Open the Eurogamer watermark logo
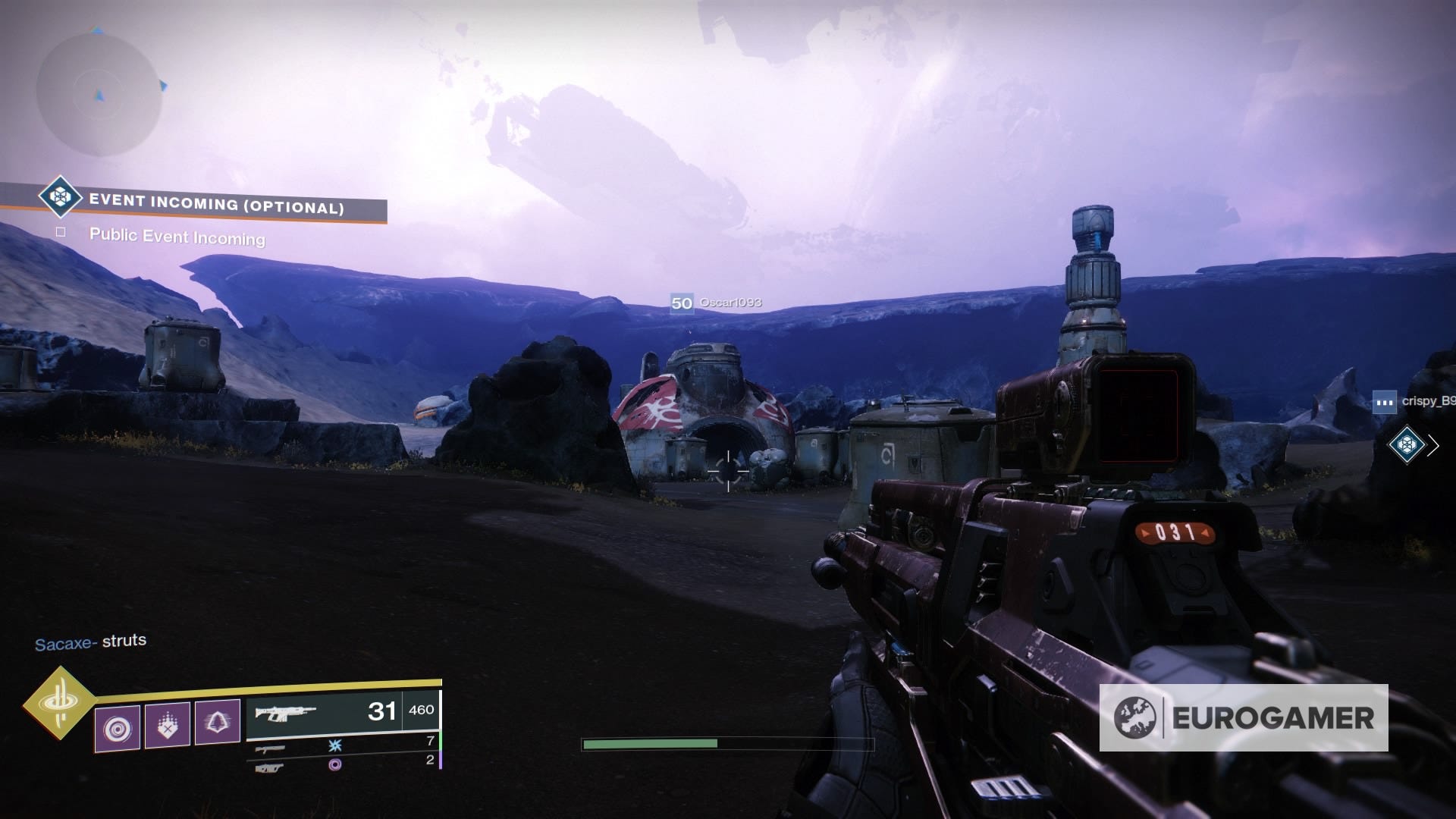The image size is (1456, 819). (x=1244, y=717)
